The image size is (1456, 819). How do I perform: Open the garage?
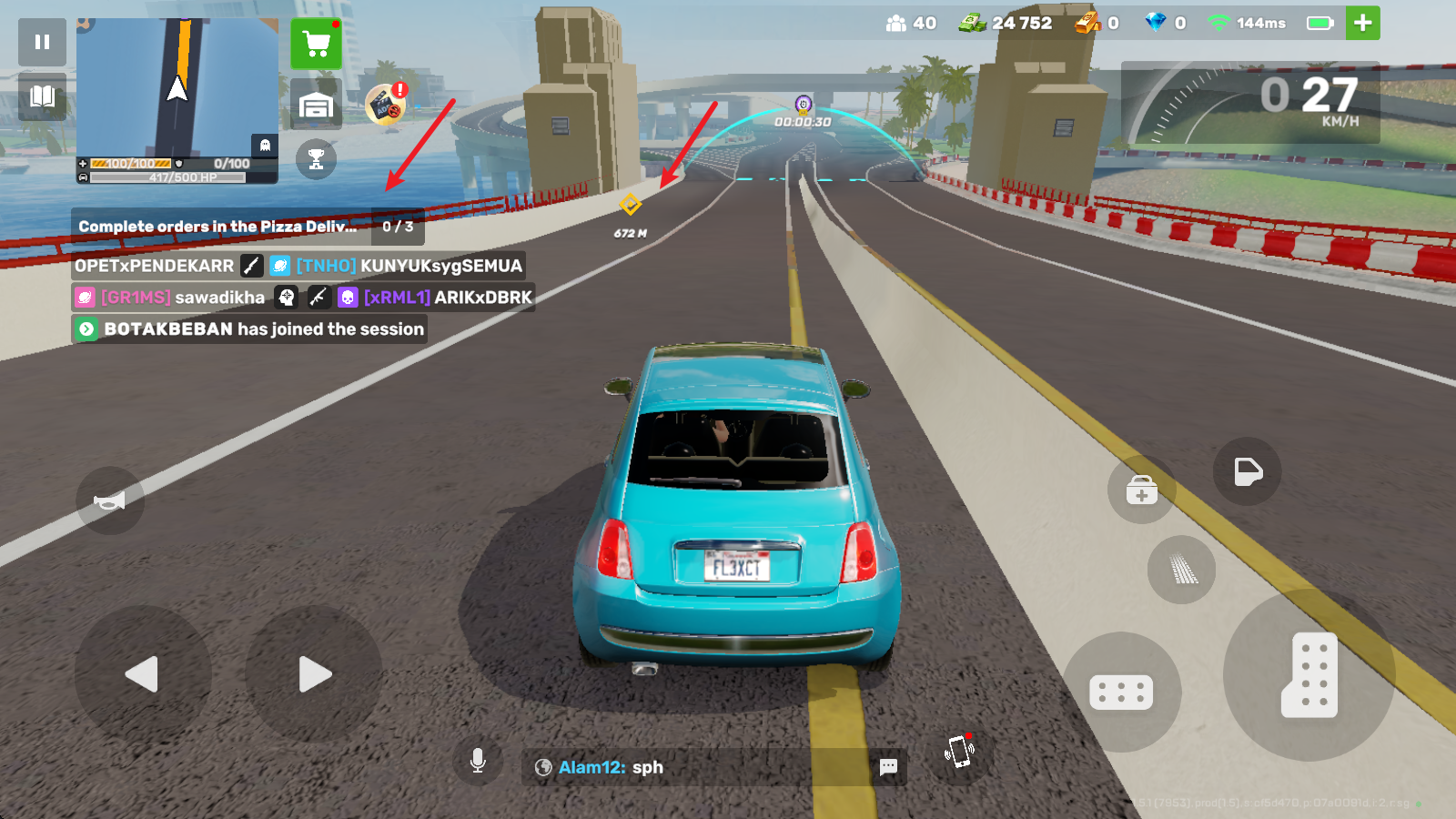[x=316, y=105]
